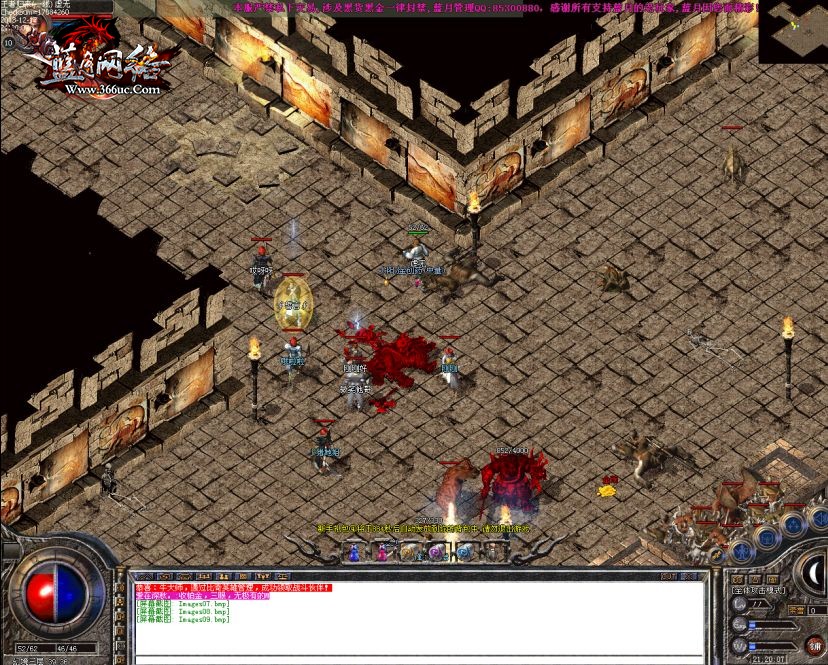
Task: Select the purple swirl orb belt slot
Action: point(436,551)
